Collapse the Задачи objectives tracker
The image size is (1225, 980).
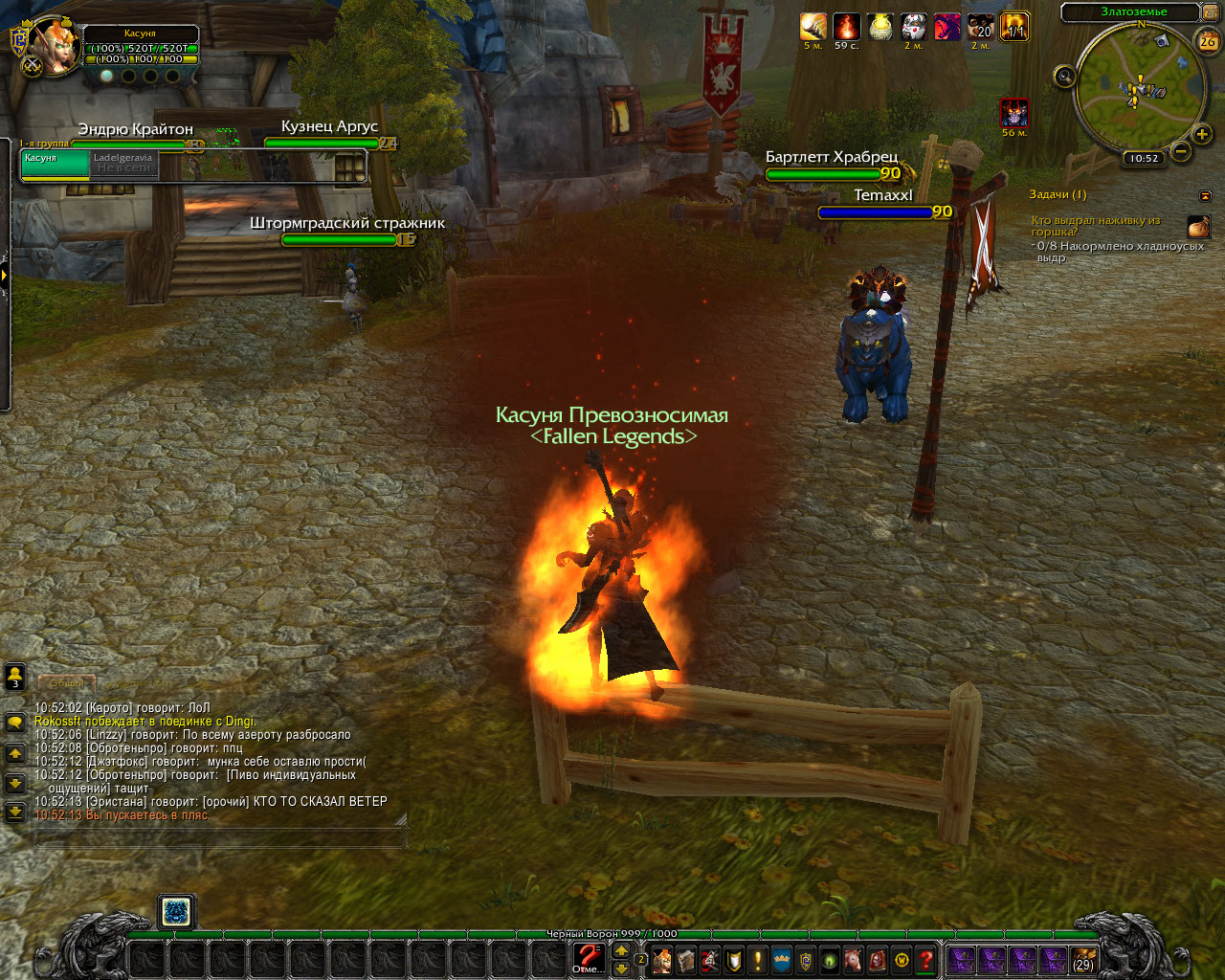point(1205,195)
